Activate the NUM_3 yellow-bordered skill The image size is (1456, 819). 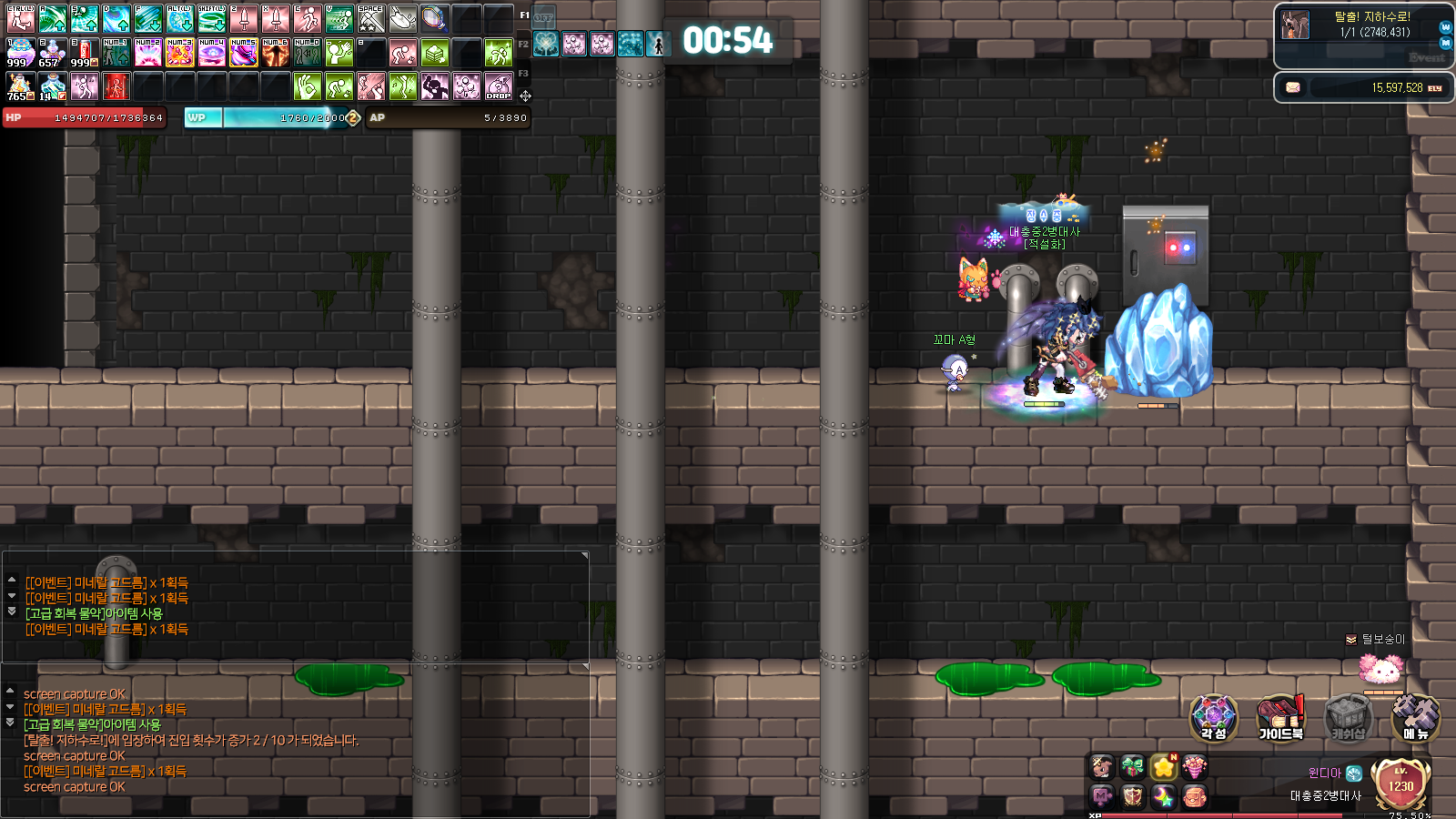click(179, 53)
